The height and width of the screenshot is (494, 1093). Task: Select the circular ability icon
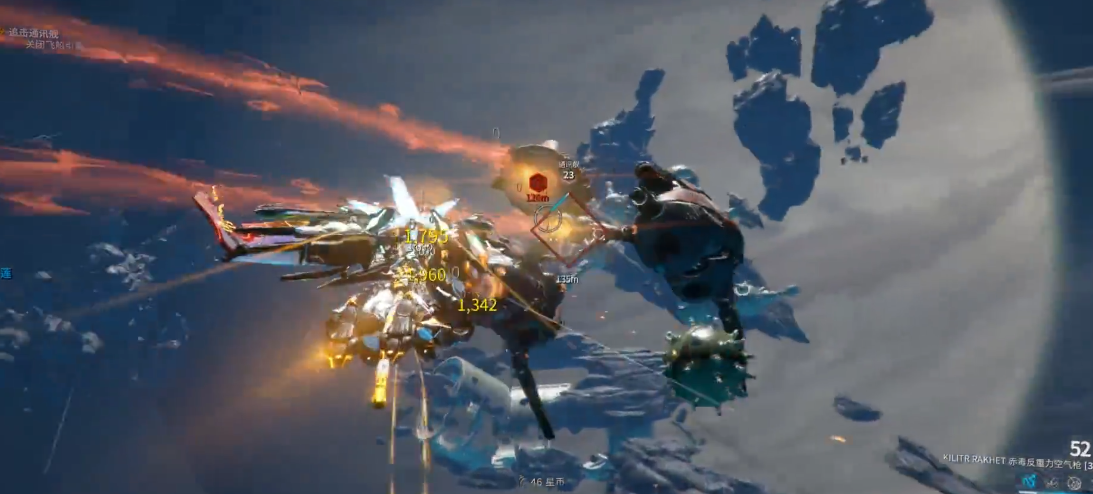1074,482
